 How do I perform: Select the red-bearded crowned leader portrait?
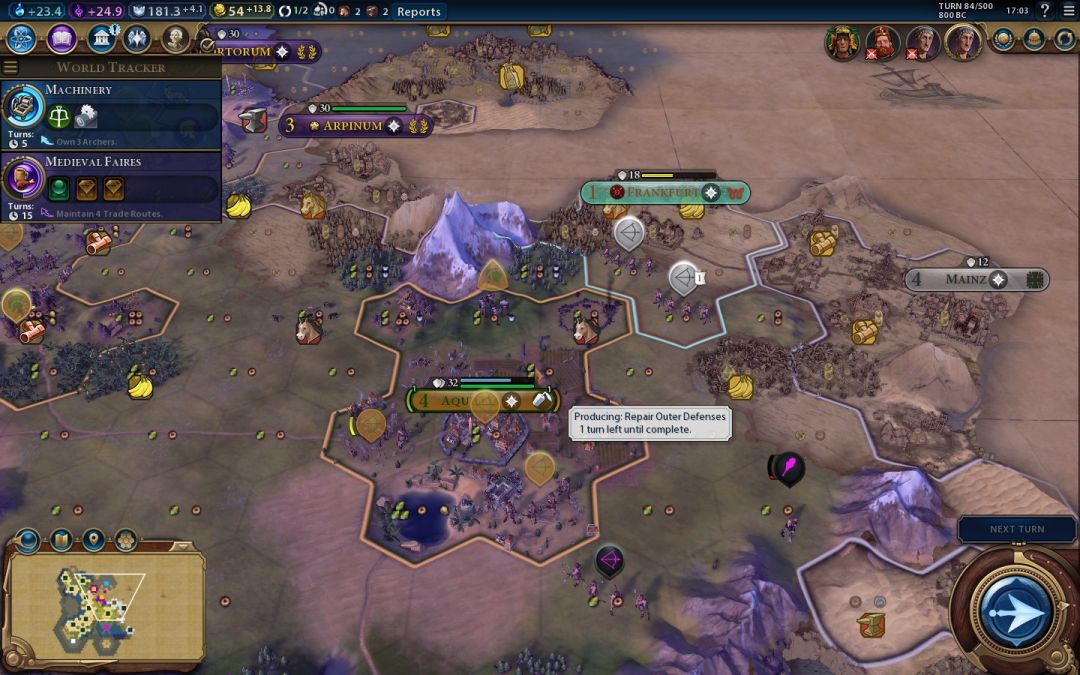click(882, 42)
